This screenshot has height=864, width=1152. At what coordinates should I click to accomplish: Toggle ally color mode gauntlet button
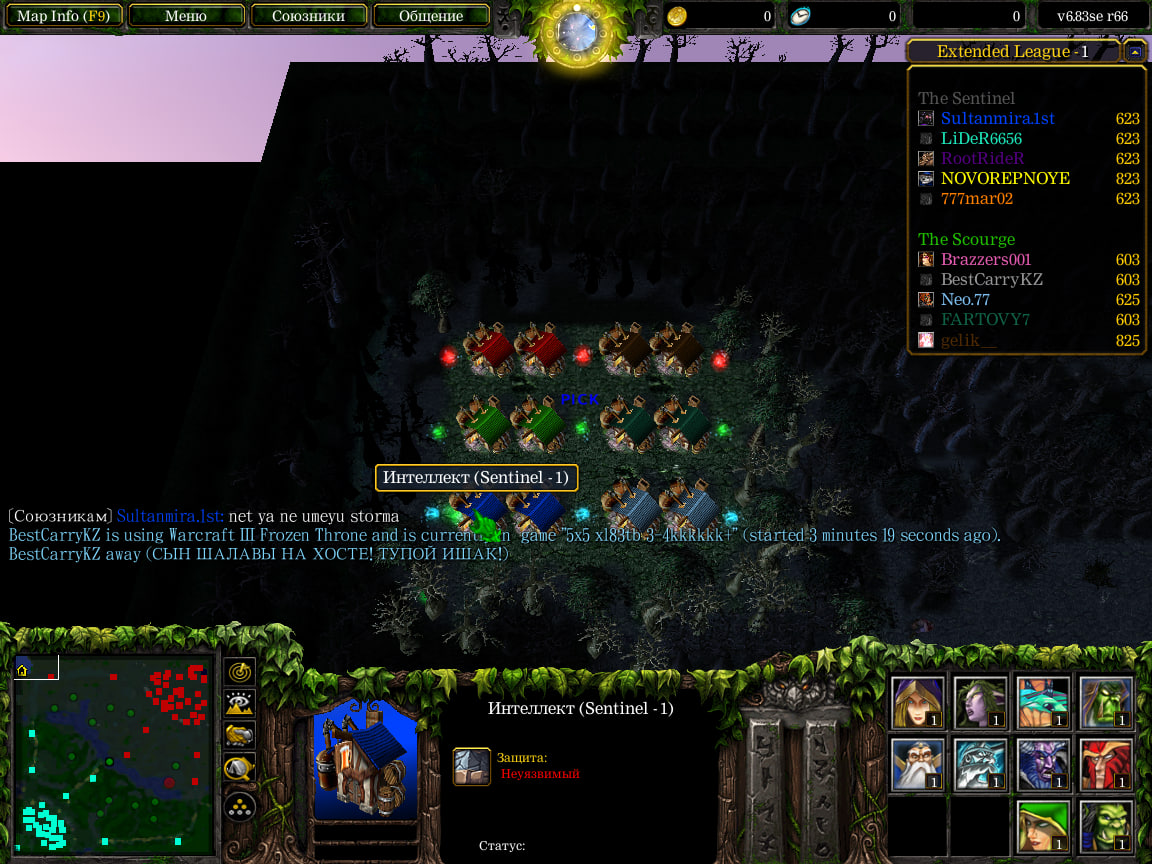pyautogui.click(x=240, y=736)
